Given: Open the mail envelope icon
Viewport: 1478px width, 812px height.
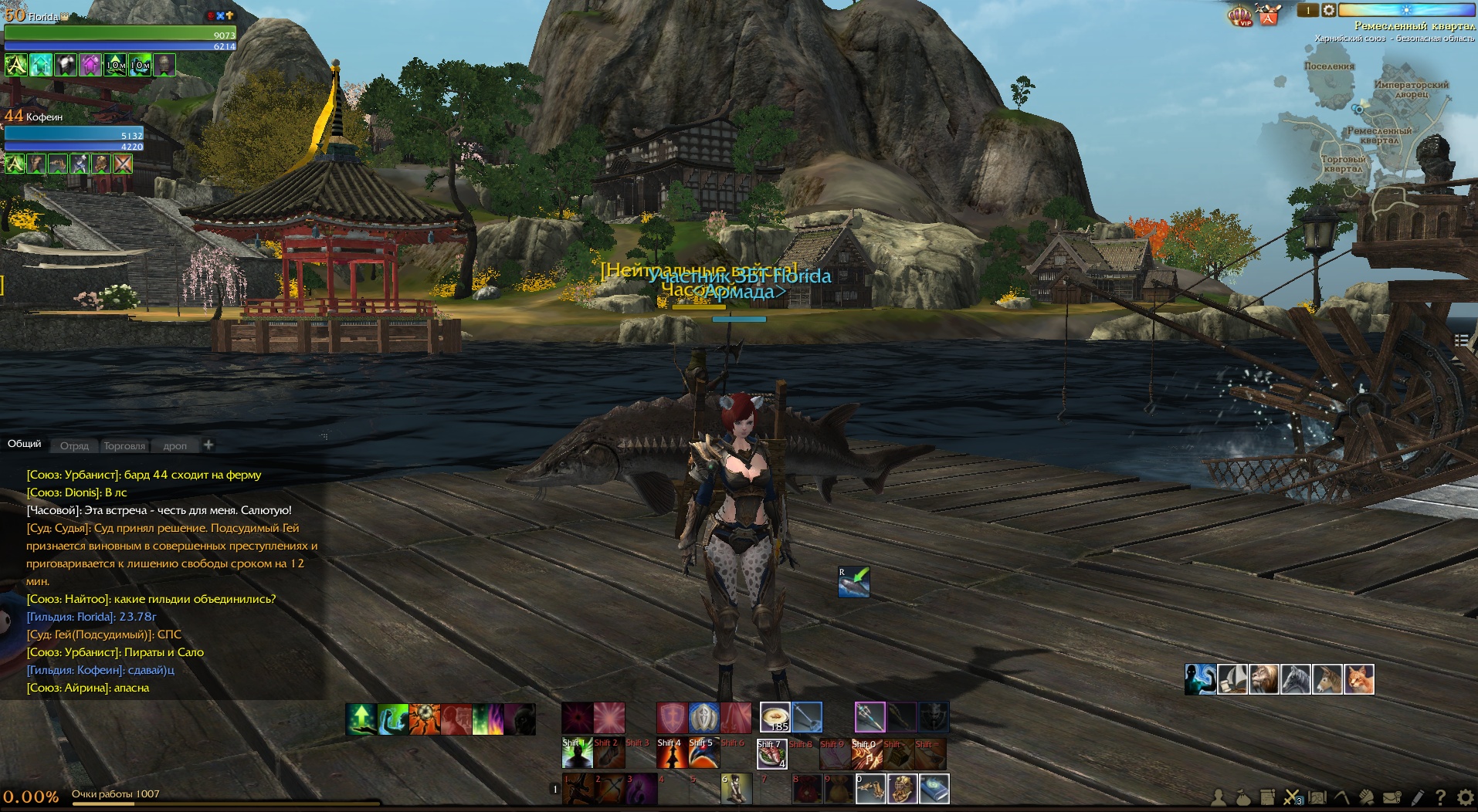Looking at the screenshot, I should pos(1392,797).
